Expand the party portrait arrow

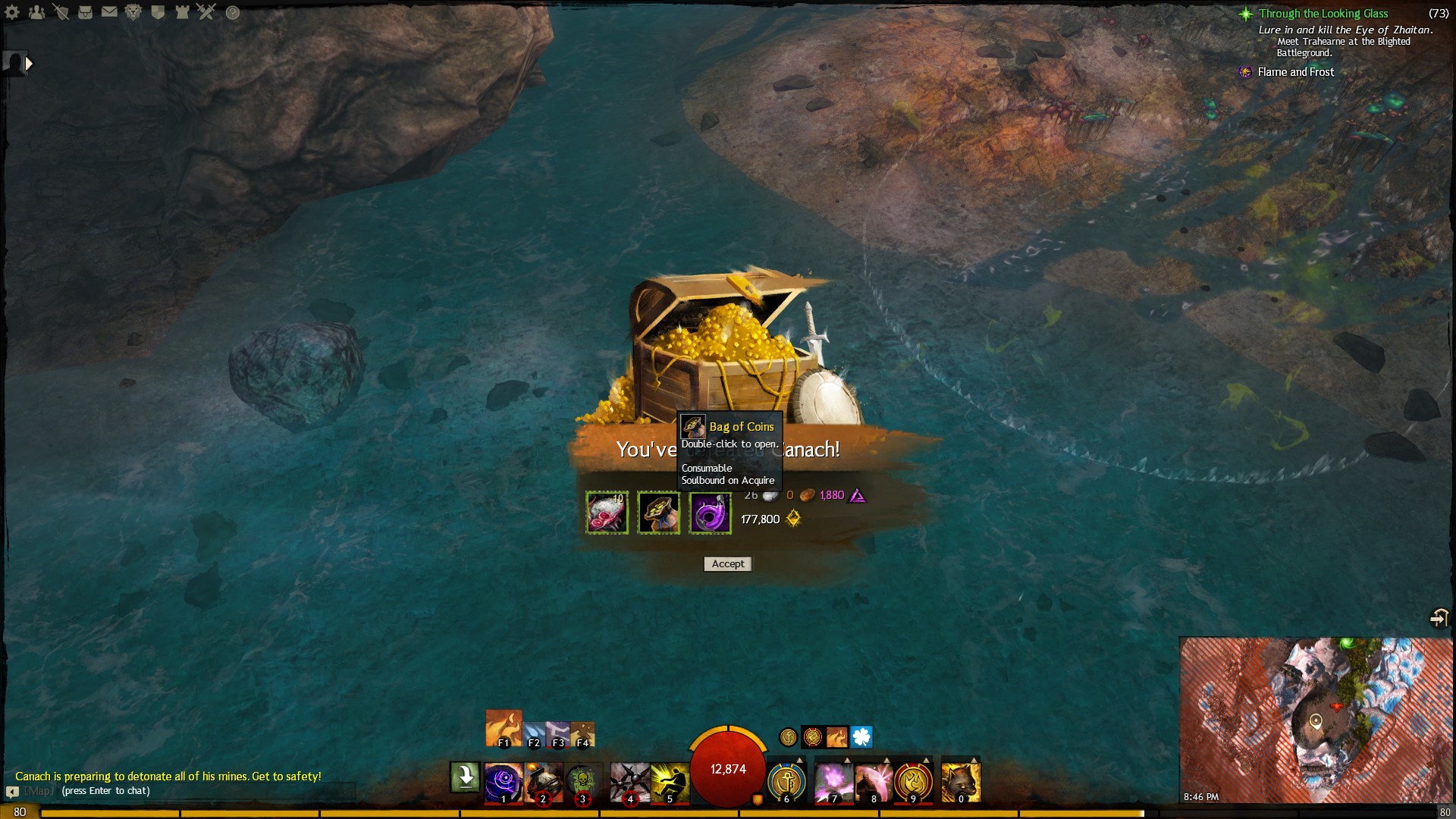click(29, 64)
